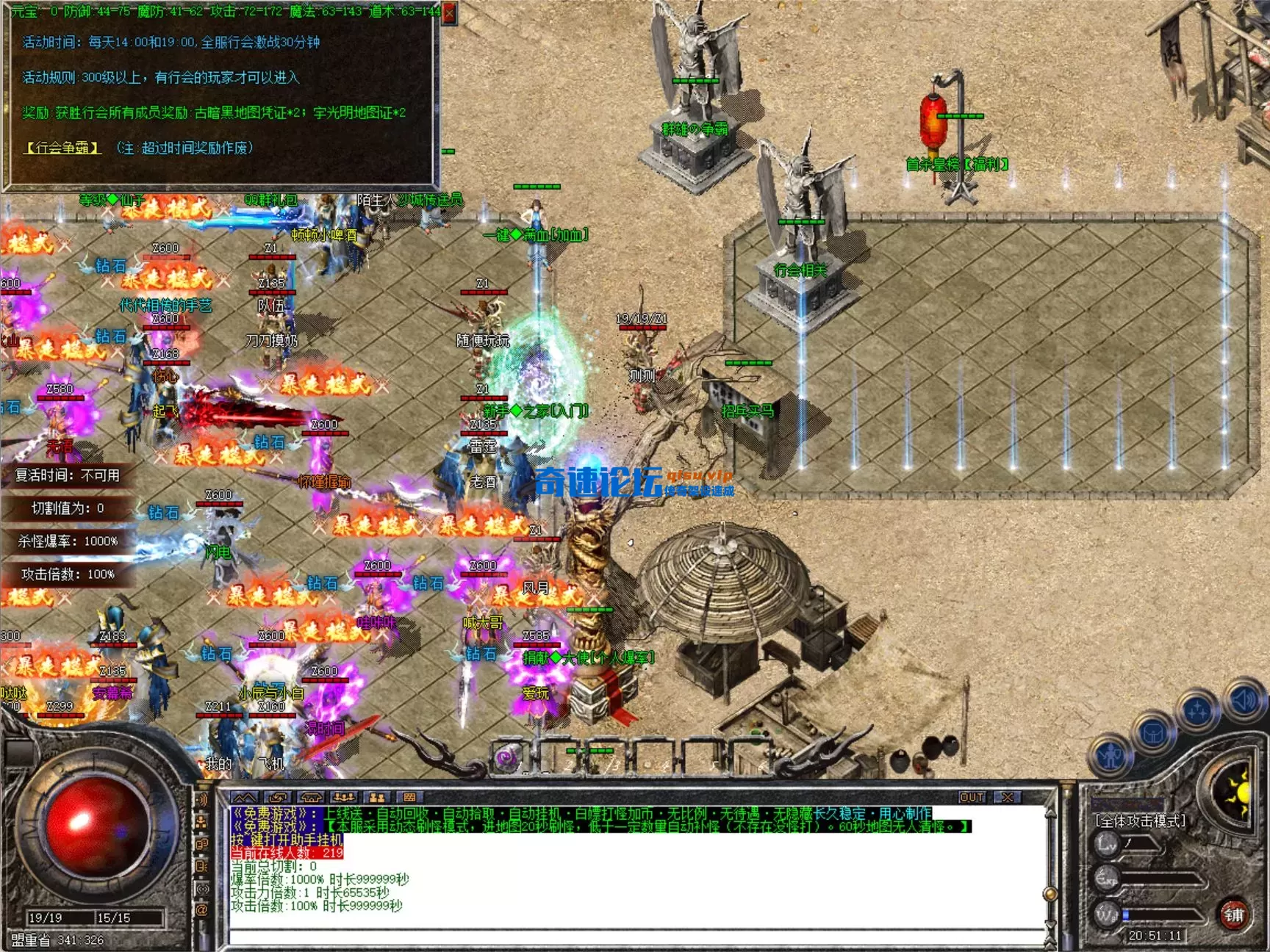Open the bag inventory round button
This screenshot has height=952, width=1270.
click(x=1153, y=732)
